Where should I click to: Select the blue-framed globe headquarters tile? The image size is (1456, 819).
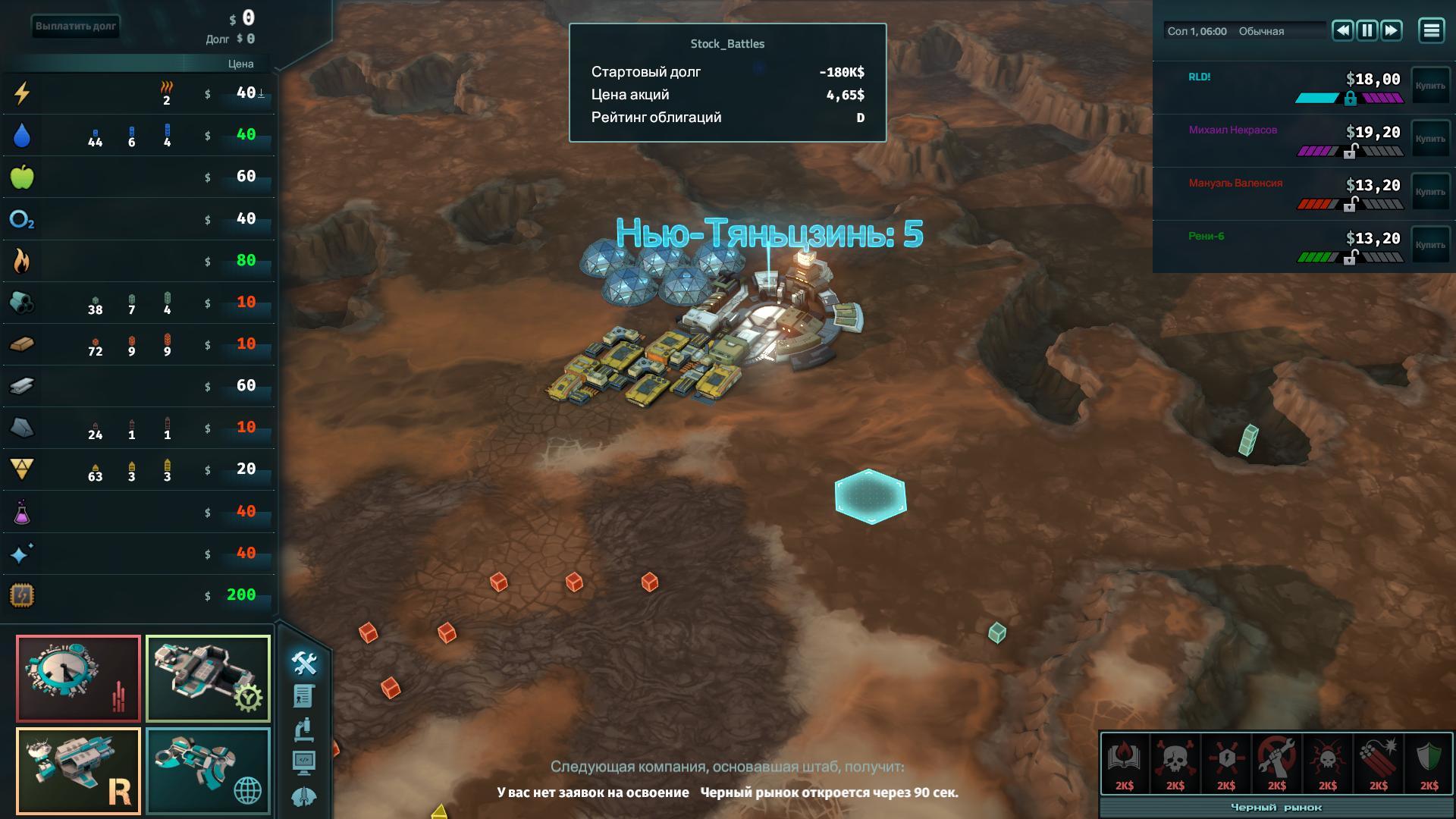[208, 770]
